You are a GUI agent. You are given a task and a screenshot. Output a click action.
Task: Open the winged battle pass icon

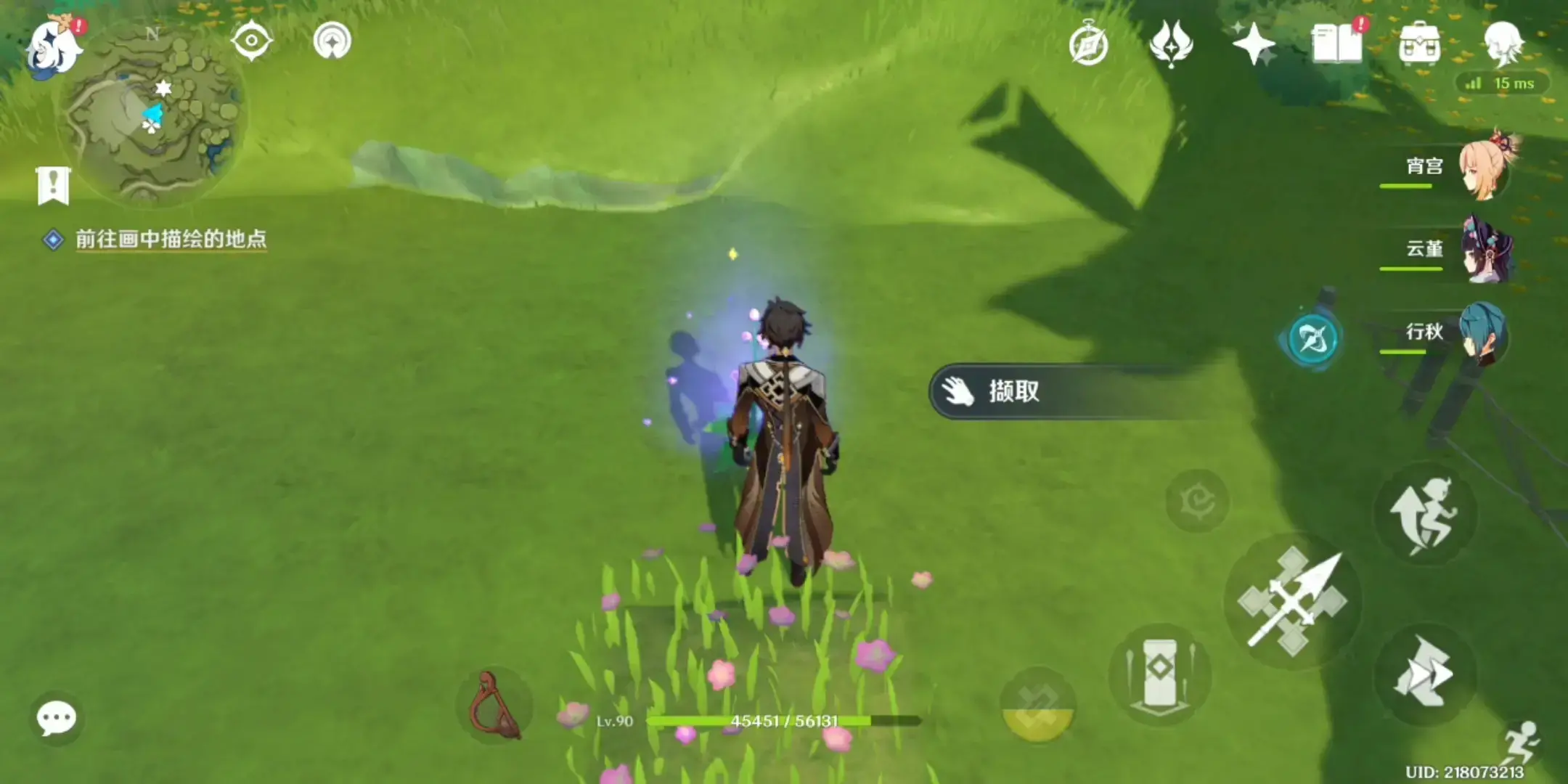point(1171,44)
